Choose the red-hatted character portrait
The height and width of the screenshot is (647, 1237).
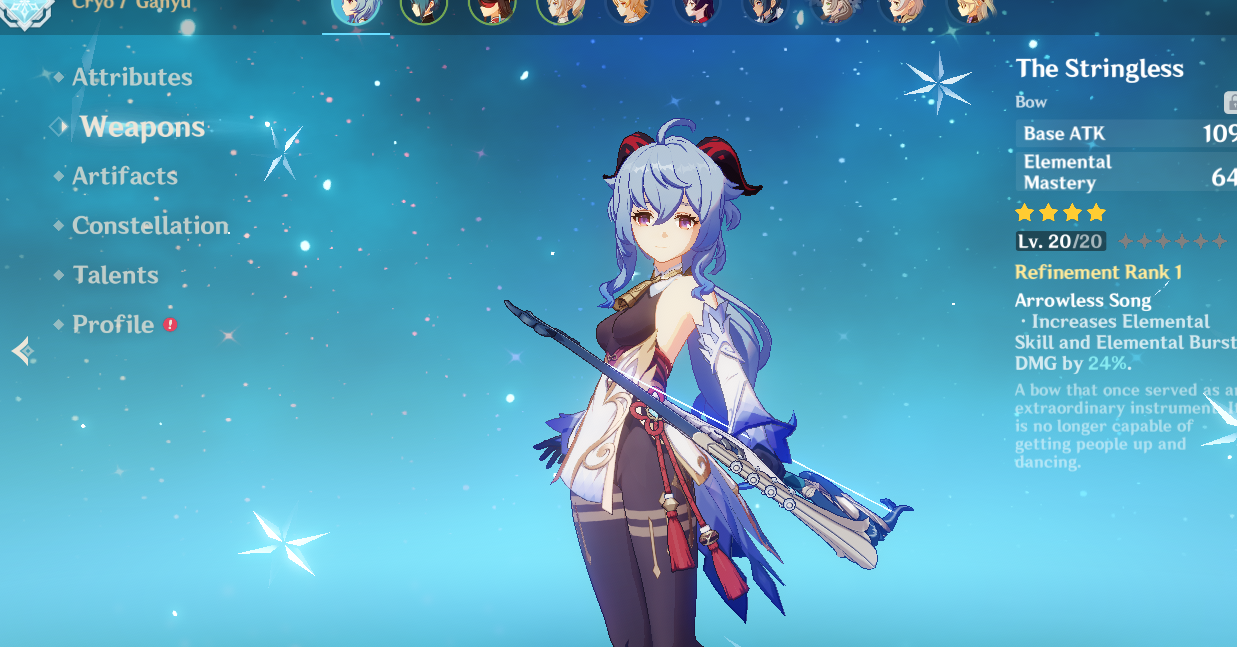coord(491,10)
